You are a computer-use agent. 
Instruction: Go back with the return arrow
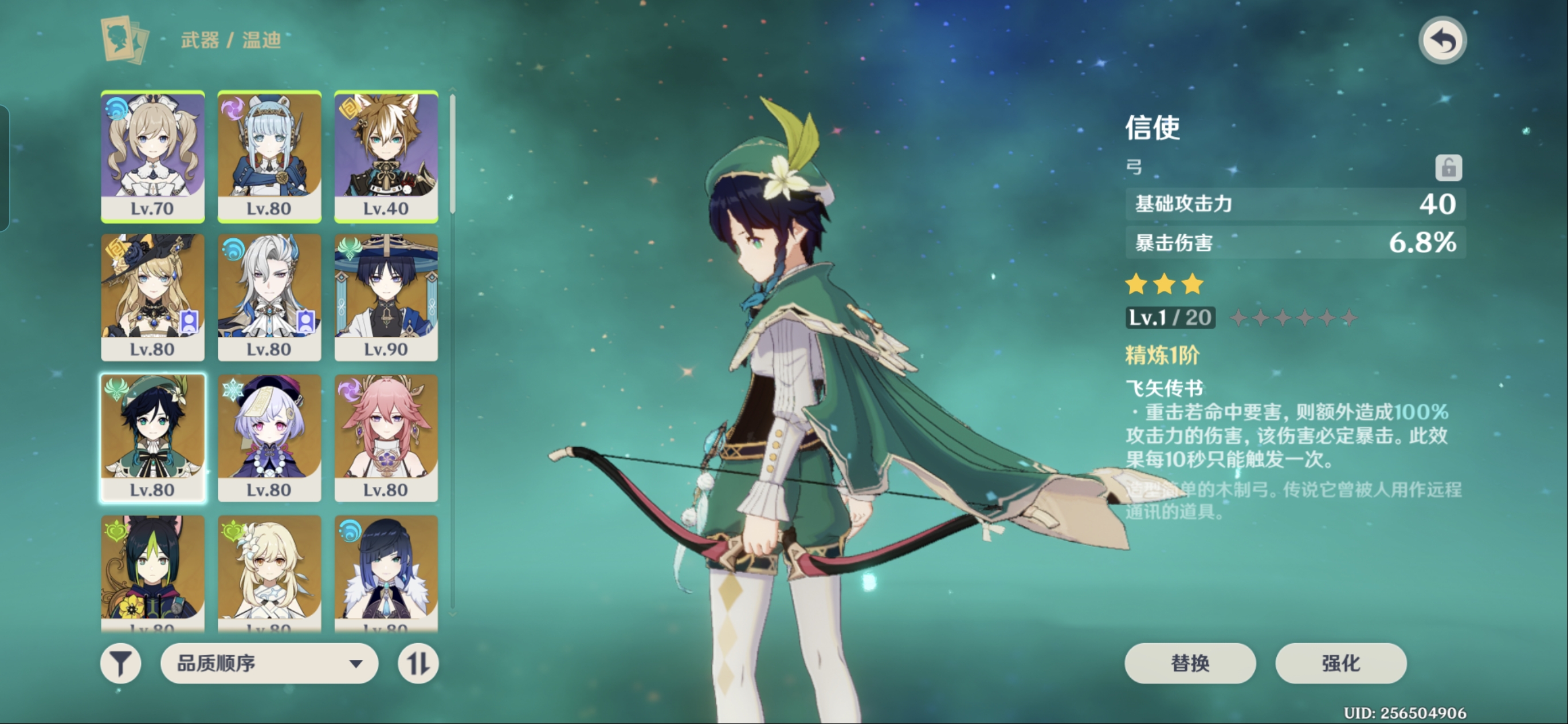(x=1442, y=41)
